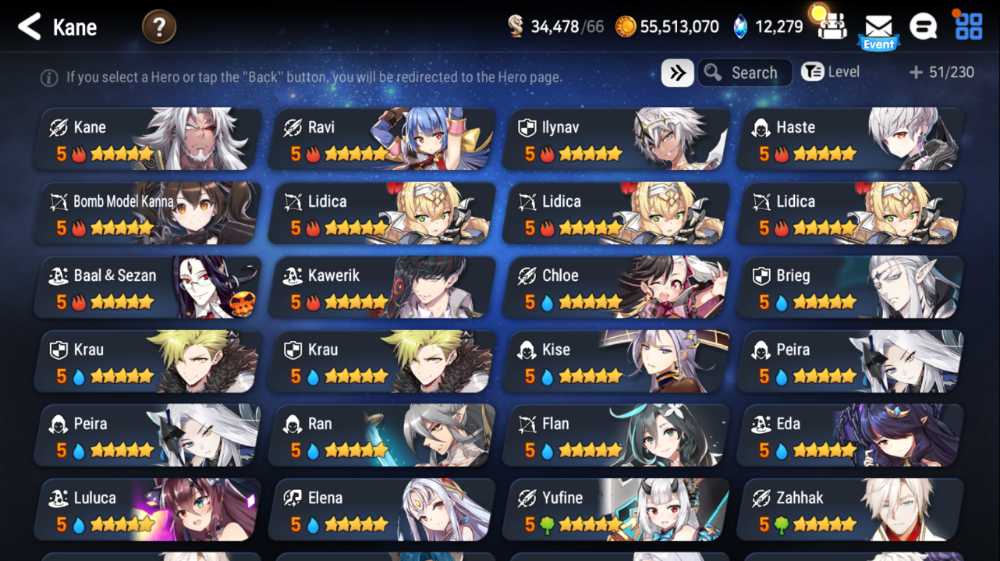
Task: Expand hero inventory with the plus button
Action: click(915, 73)
